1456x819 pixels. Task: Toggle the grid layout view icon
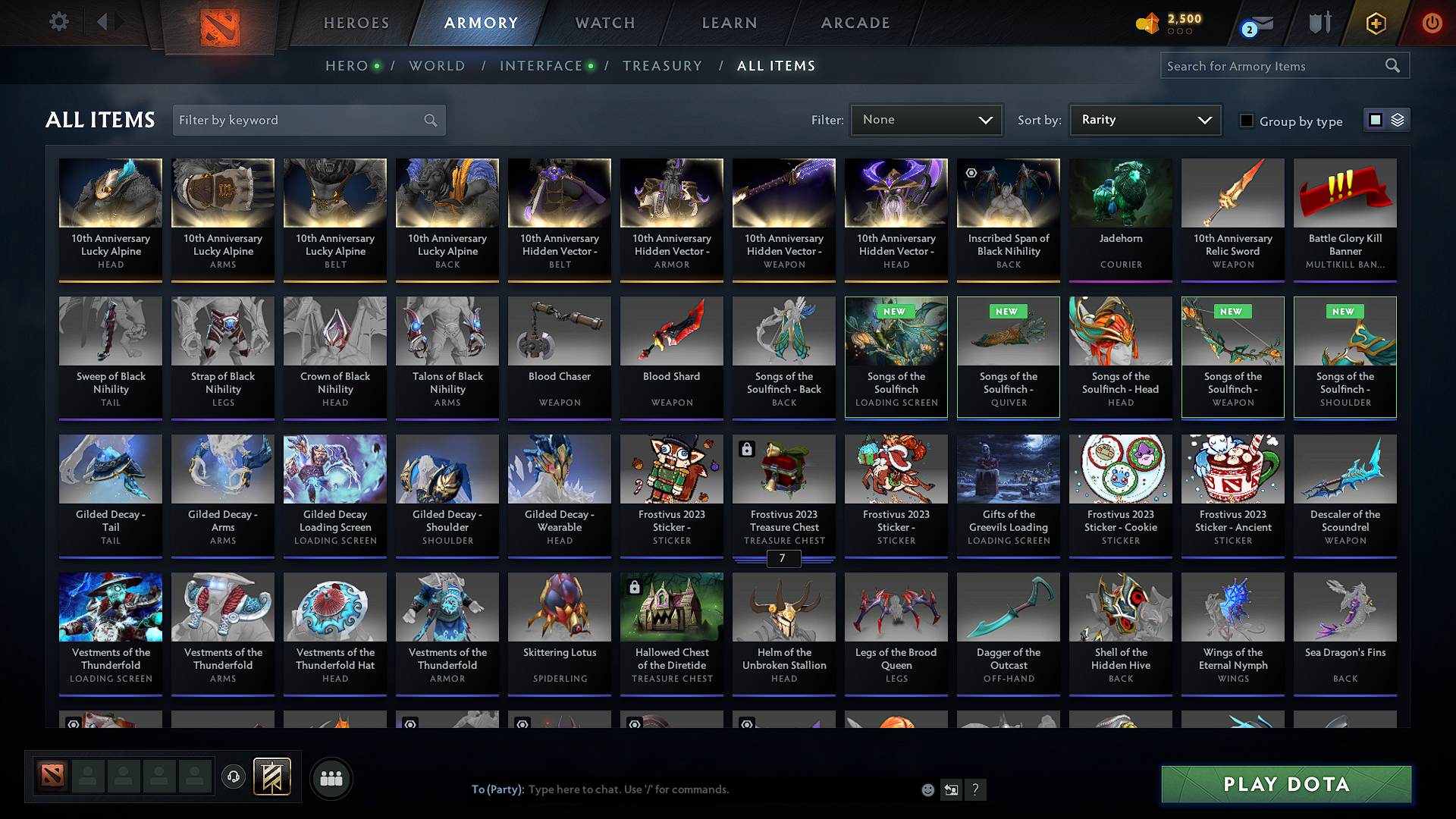click(x=1376, y=120)
